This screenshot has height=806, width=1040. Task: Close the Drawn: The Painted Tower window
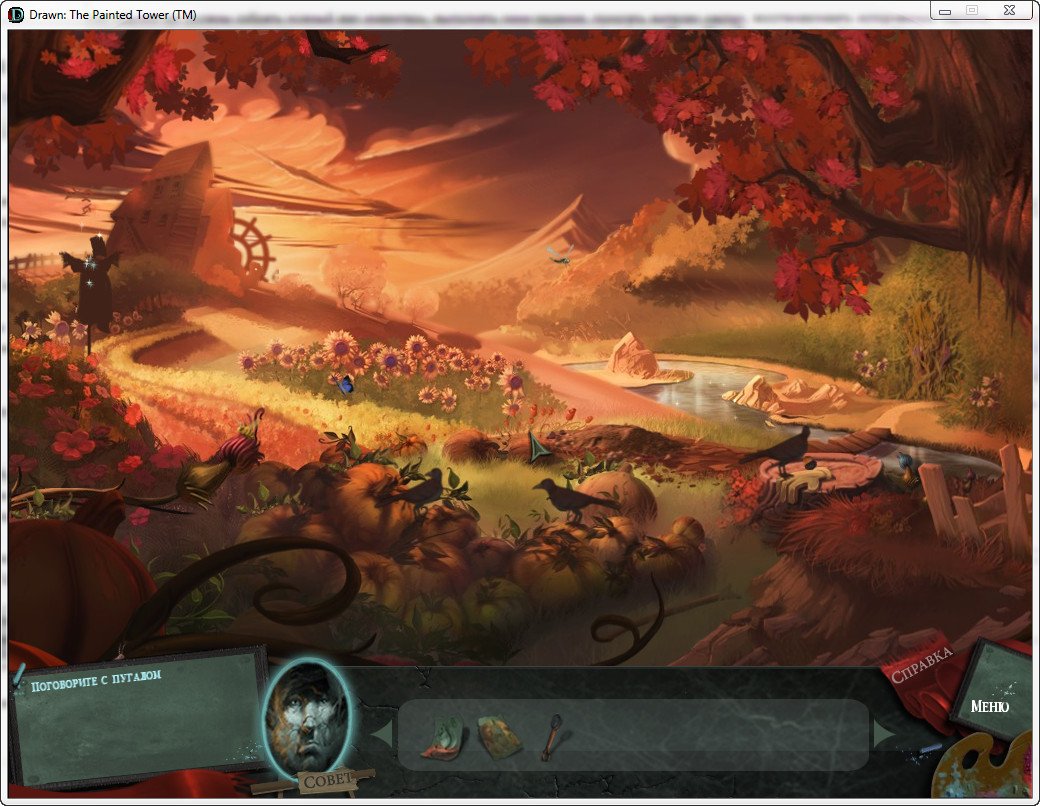coord(1008,10)
